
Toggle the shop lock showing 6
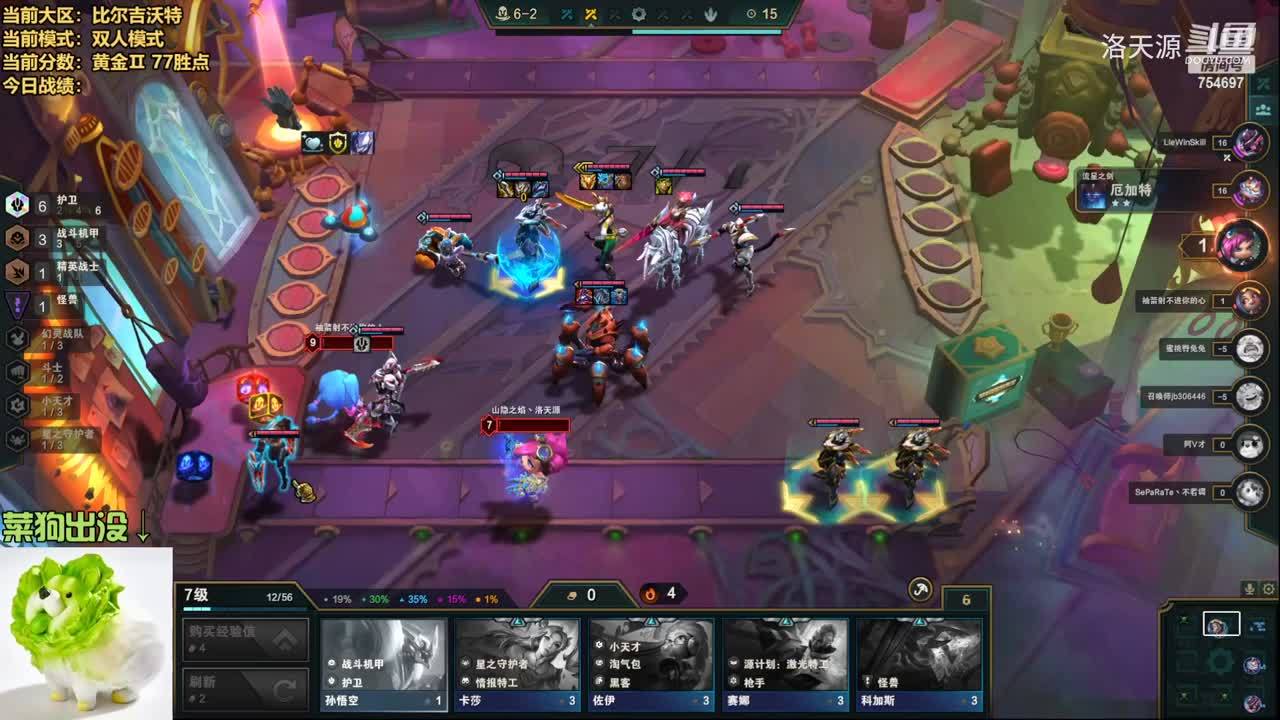pos(966,600)
